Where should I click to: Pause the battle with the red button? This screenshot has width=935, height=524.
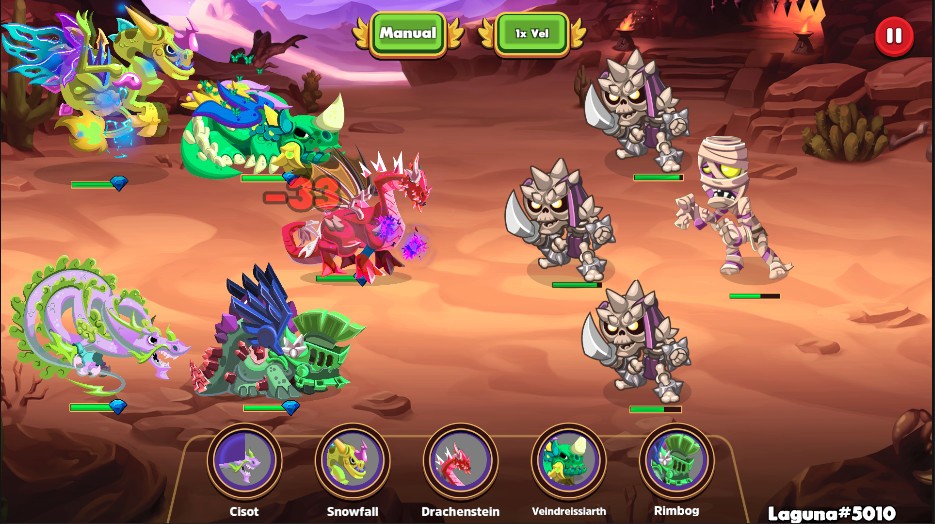(894, 37)
